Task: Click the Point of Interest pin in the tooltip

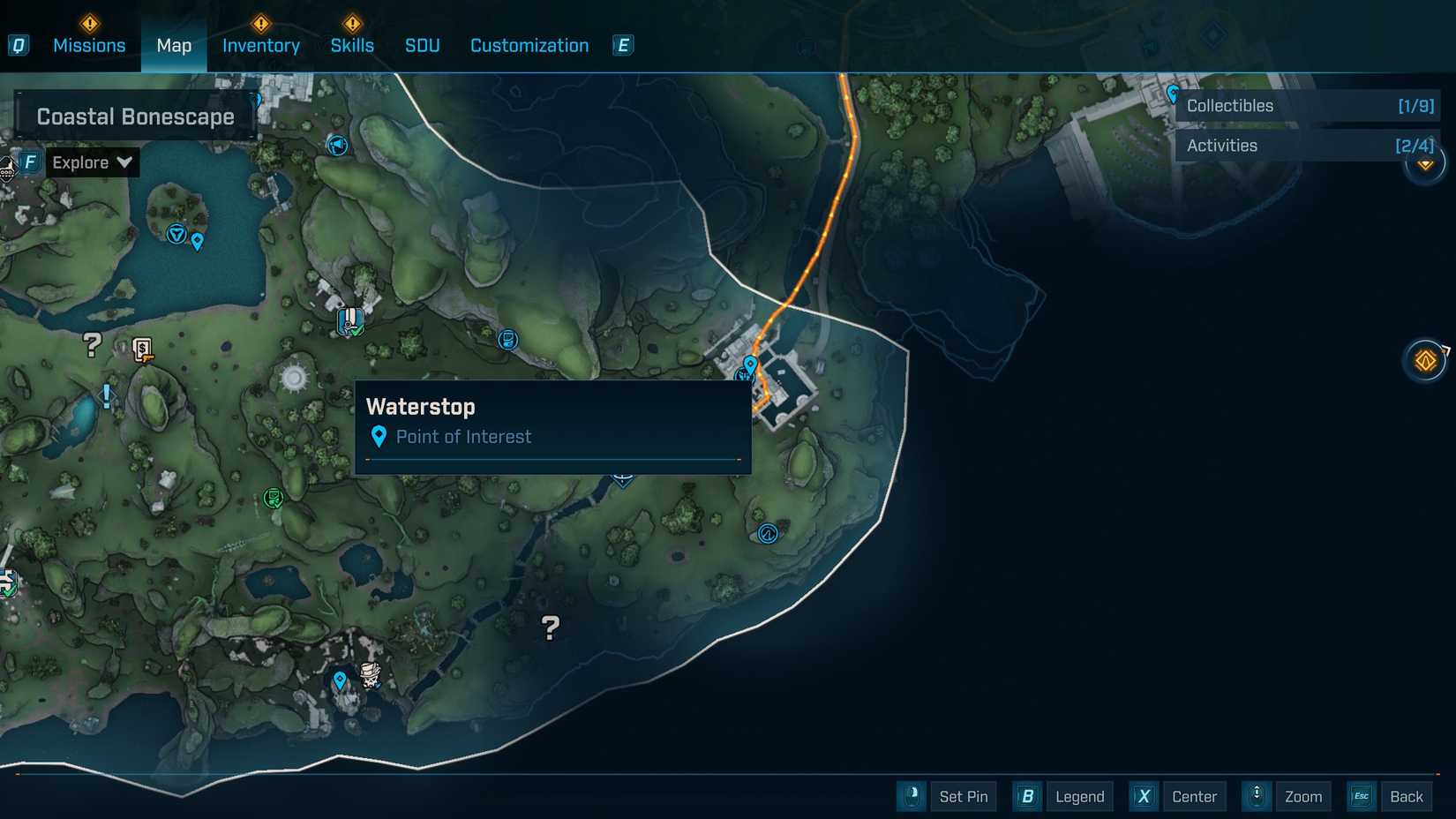Action: (379, 437)
